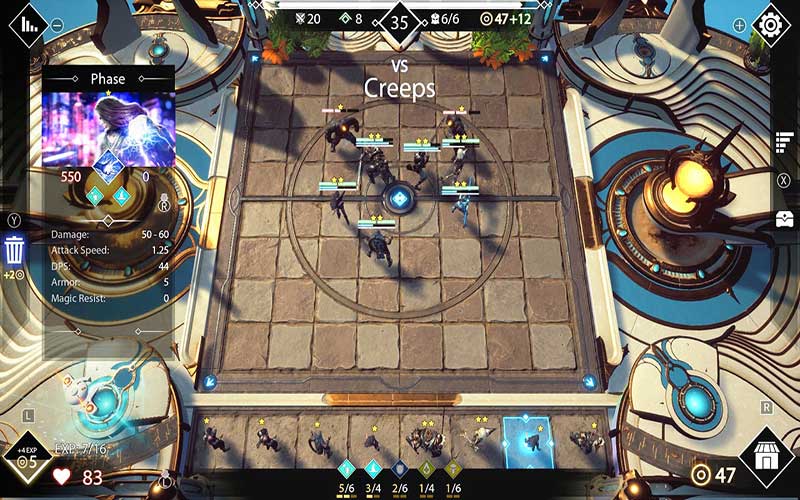Open the item chest icon

pyautogui.click(x=784, y=218)
